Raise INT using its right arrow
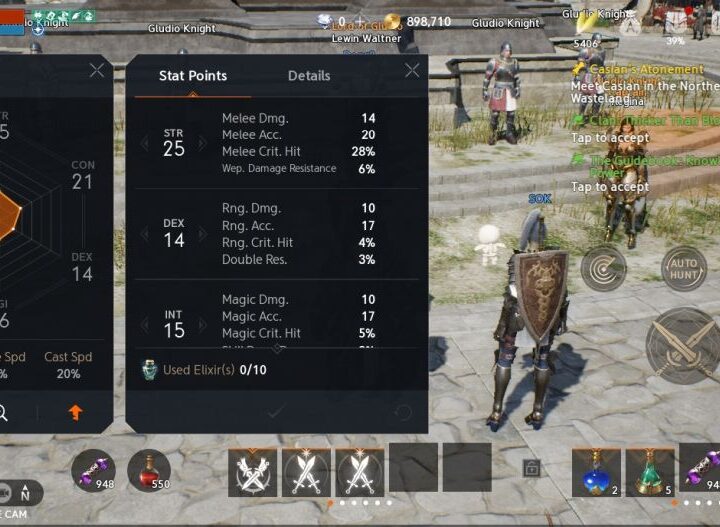 coord(206,324)
